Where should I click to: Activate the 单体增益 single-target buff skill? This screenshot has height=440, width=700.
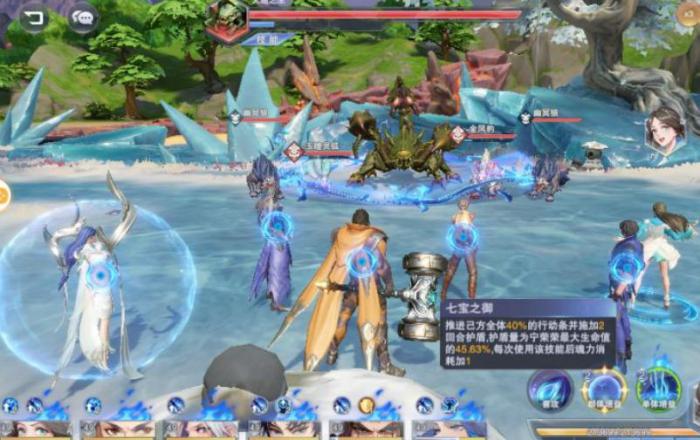pyautogui.click(x=658, y=390)
